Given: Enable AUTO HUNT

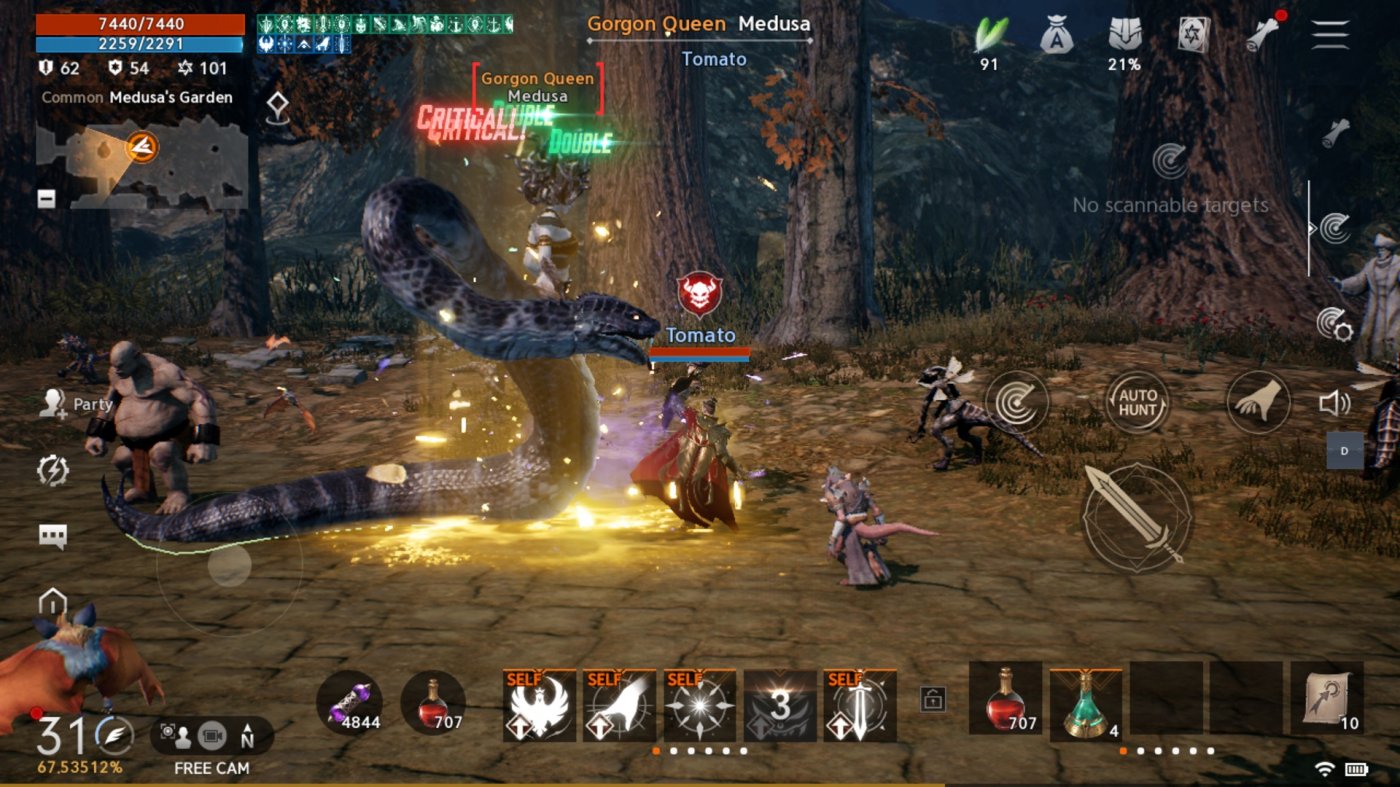Looking at the screenshot, I should tap(1138, 402).
